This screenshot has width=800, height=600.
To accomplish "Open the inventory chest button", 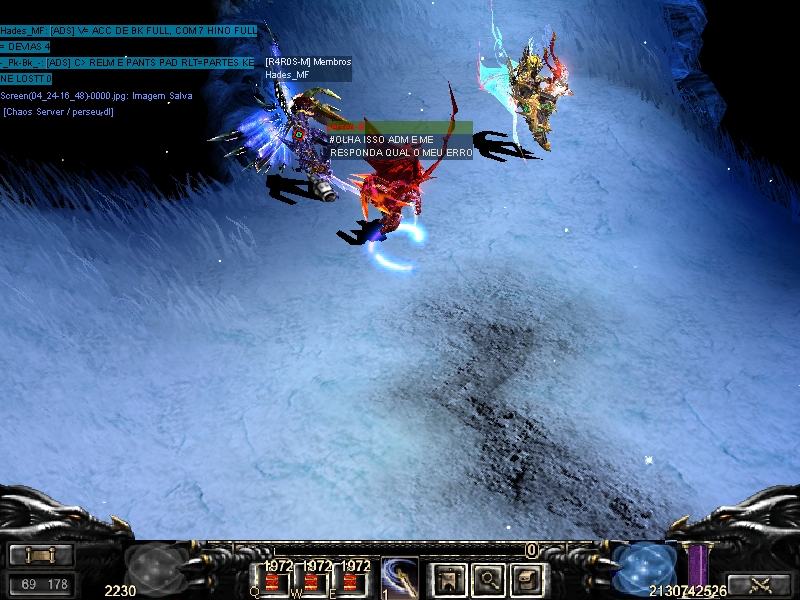I will click(526, 577).
